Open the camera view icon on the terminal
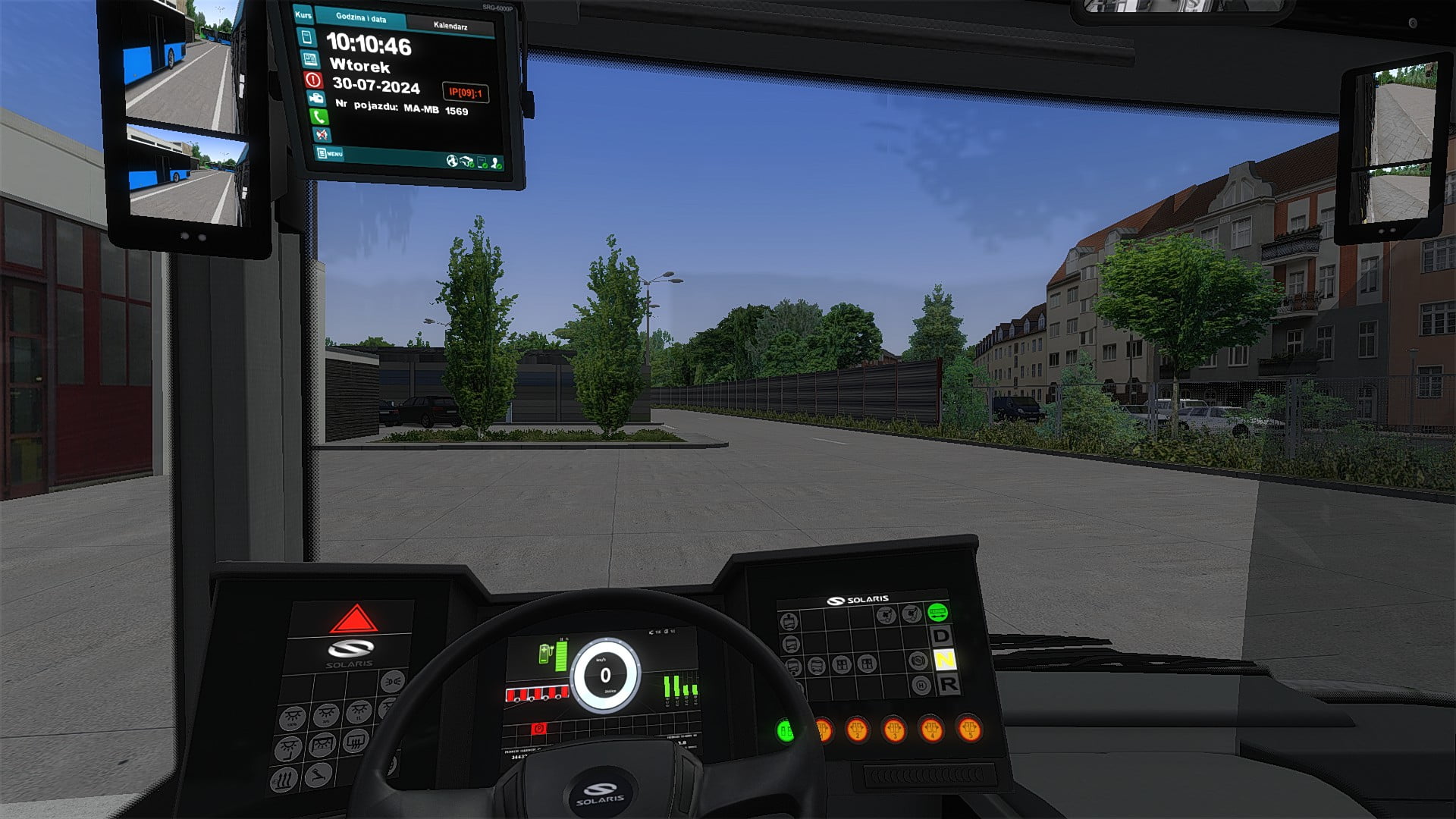The image size is (1456, 819). point(315,98)
